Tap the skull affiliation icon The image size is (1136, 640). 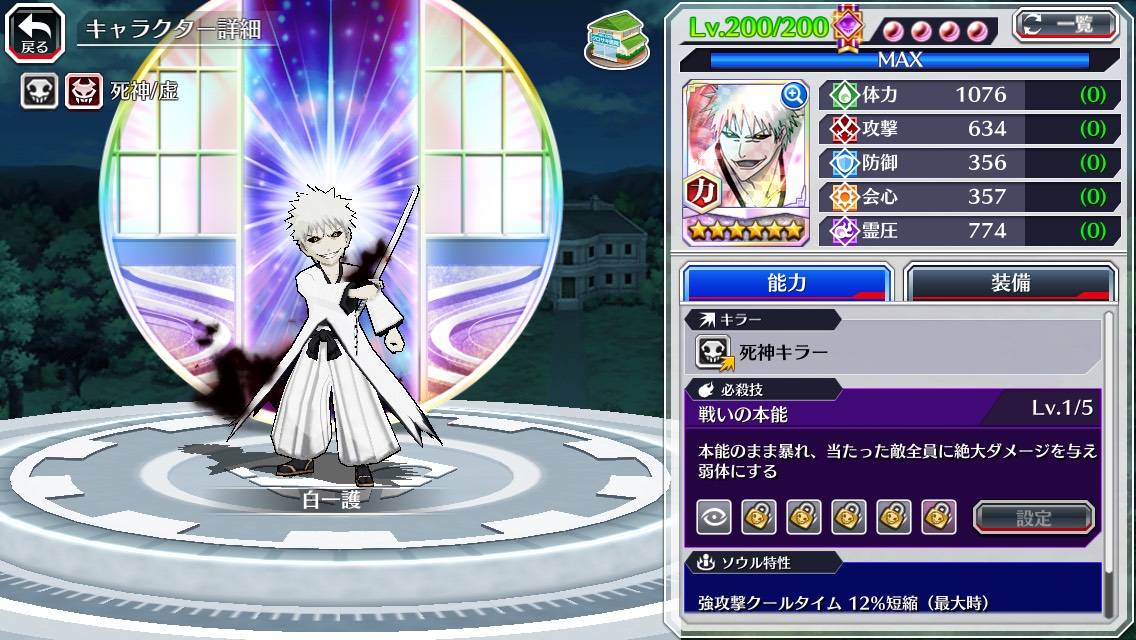tap(40, 92)
